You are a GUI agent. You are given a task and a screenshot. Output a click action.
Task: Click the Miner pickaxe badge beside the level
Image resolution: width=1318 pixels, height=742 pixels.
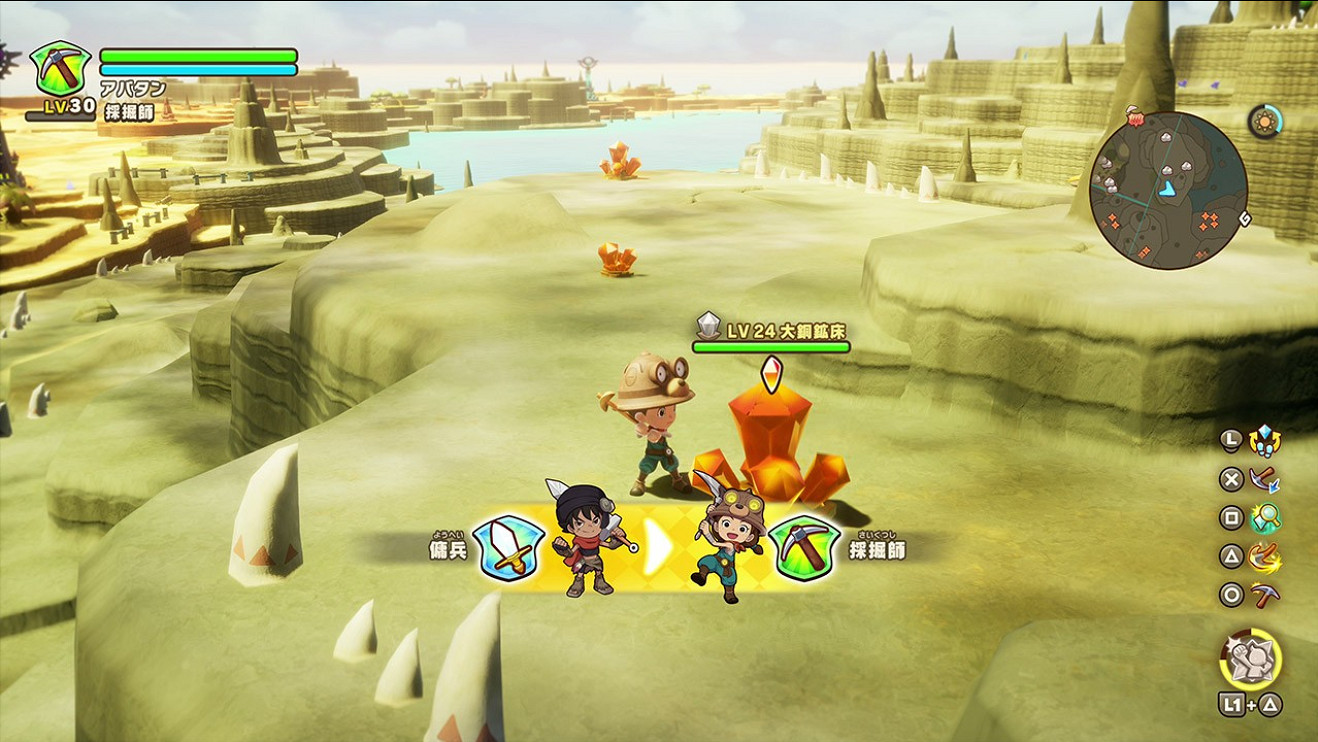click(x=61, y=68)
